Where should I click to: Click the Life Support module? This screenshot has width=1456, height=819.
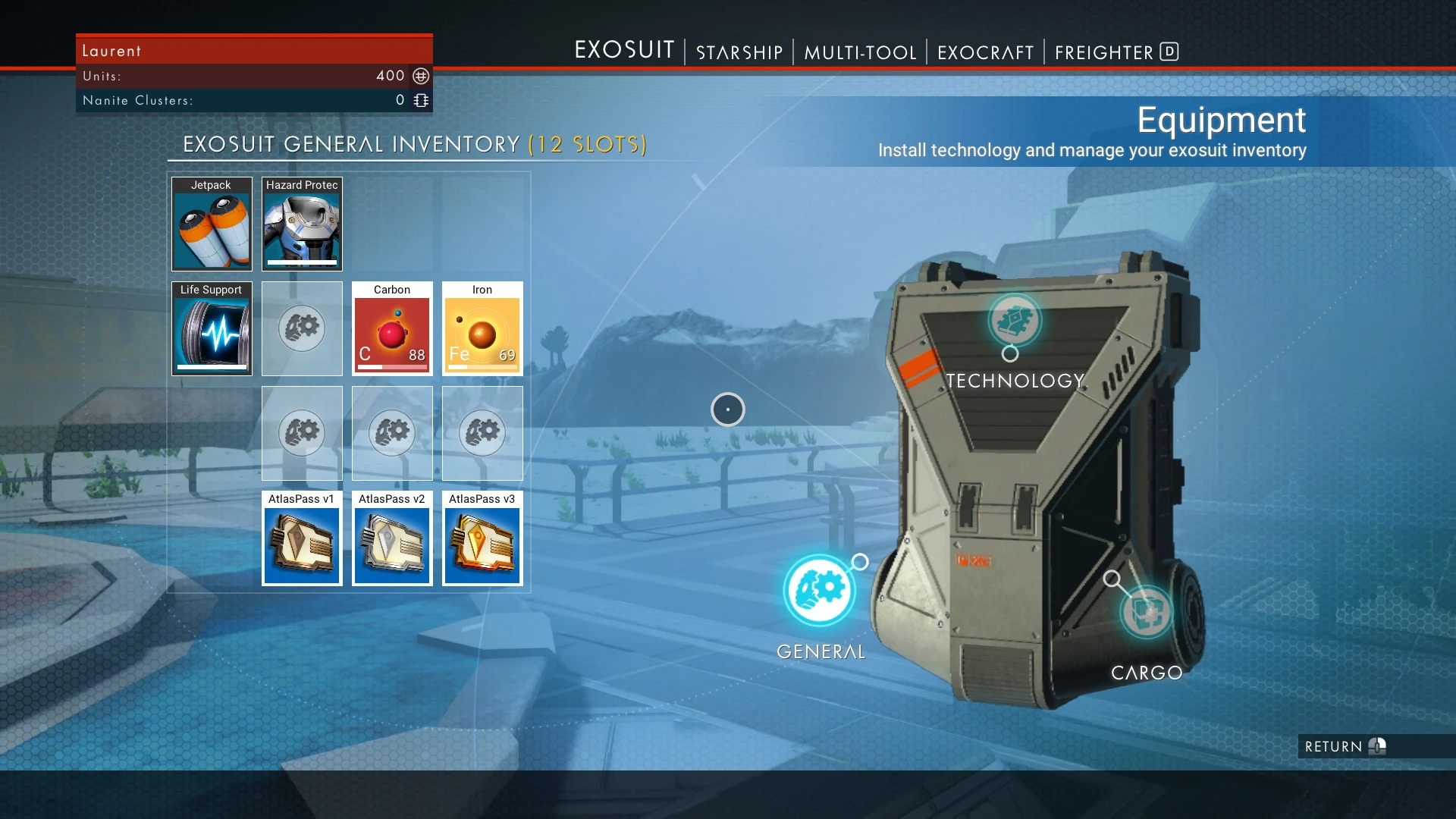pos(212,329)
